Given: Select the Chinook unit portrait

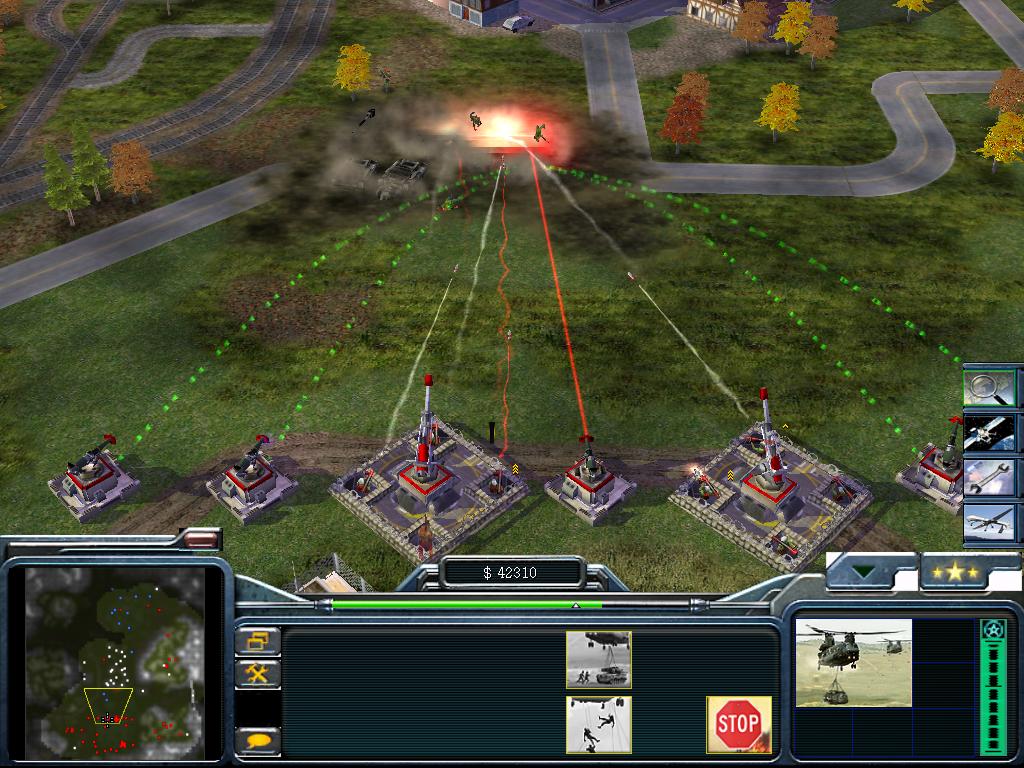Looking at the screenshot, I should click(853, 663).
